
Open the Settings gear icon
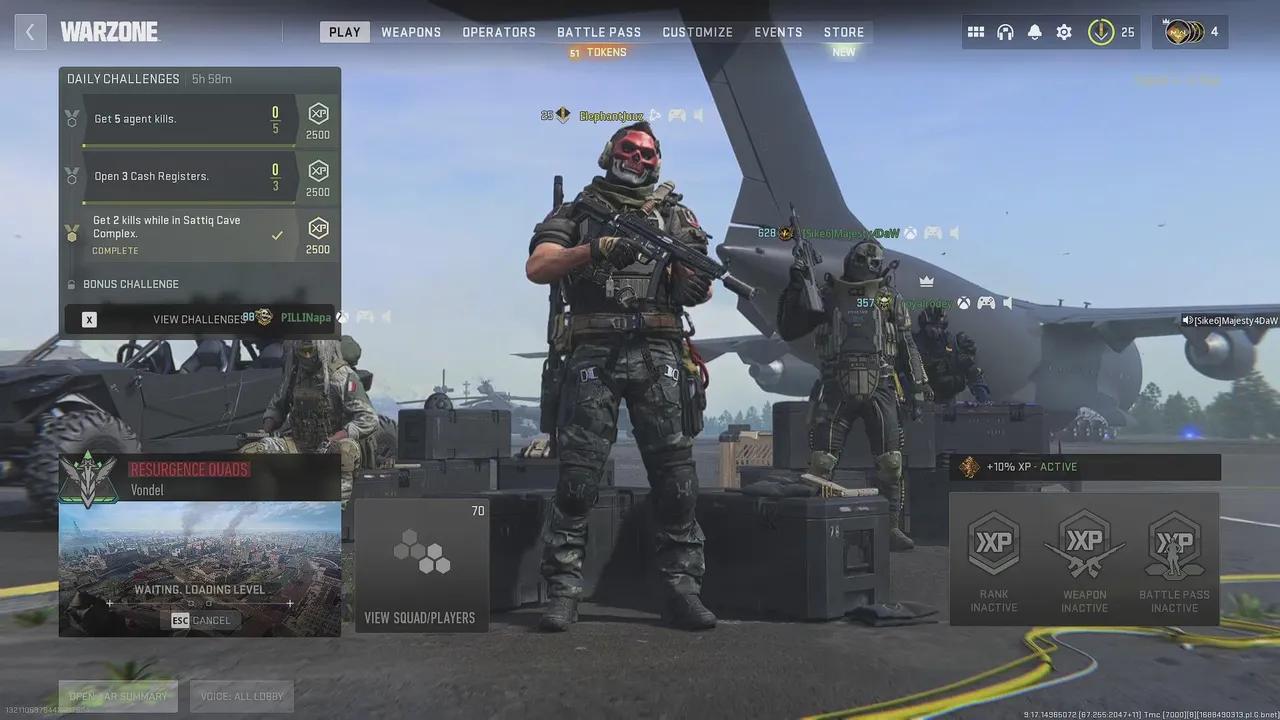click(x=1063, y=31)
